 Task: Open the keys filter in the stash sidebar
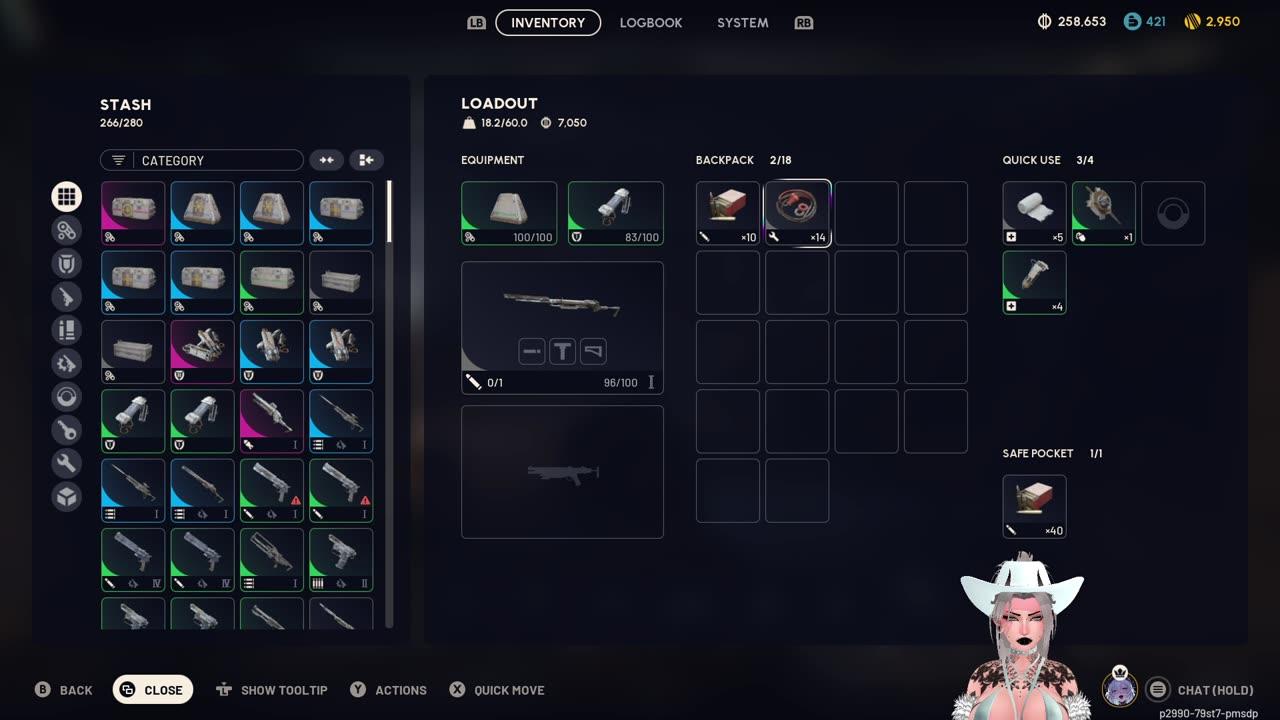coord(66,430)
